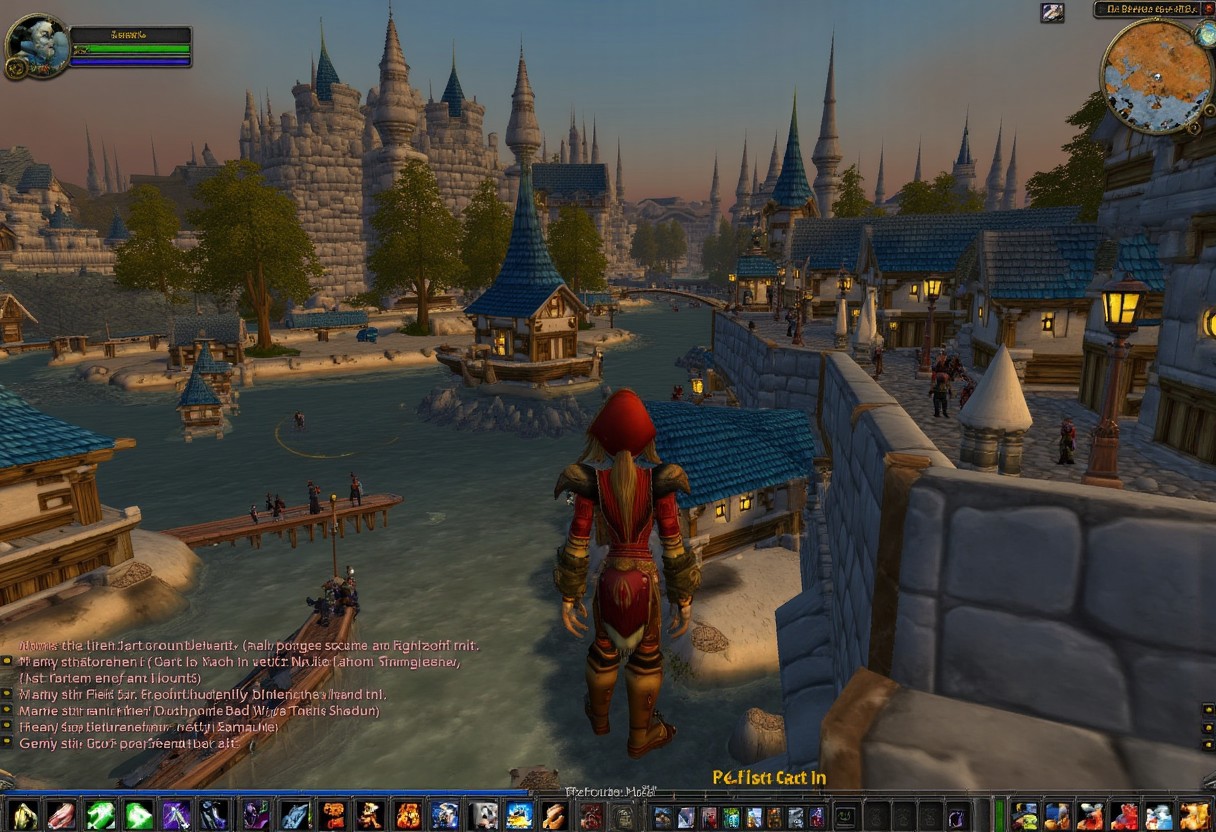Select the buff icon beside the zone name
The image size is (1216, 832).
1052,12
